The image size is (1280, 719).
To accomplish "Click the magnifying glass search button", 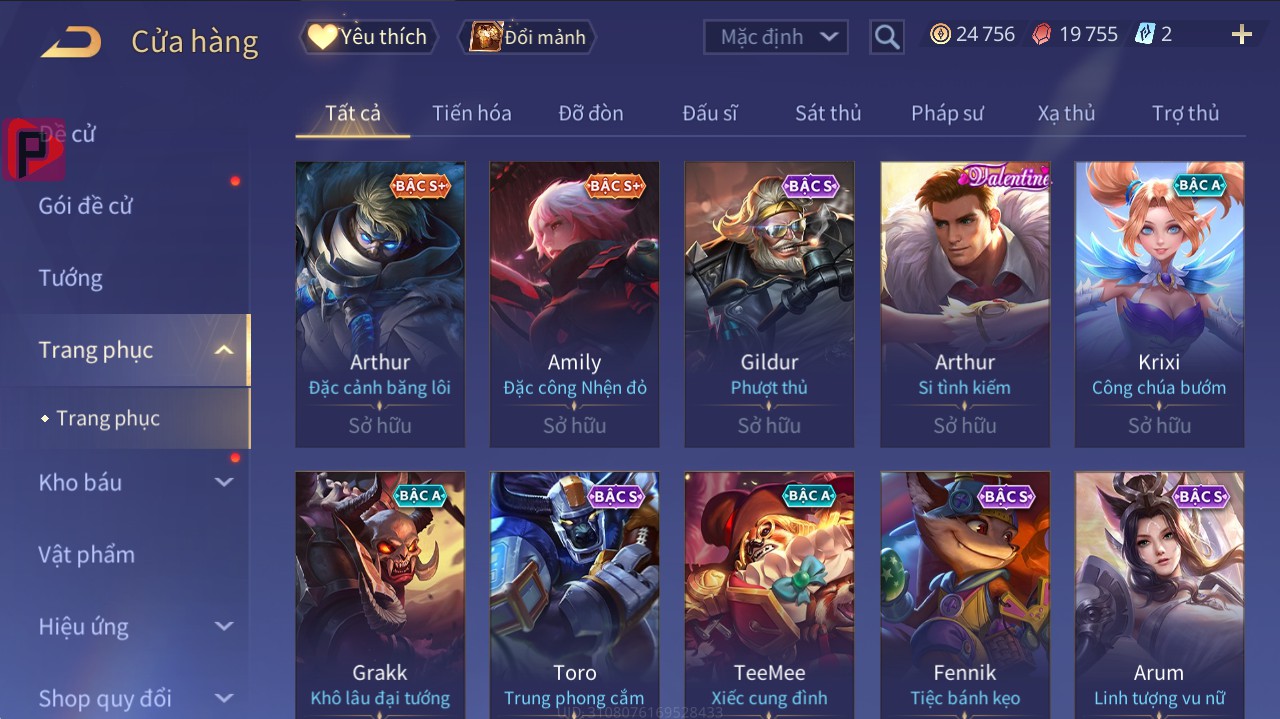I will coord(886,37).
